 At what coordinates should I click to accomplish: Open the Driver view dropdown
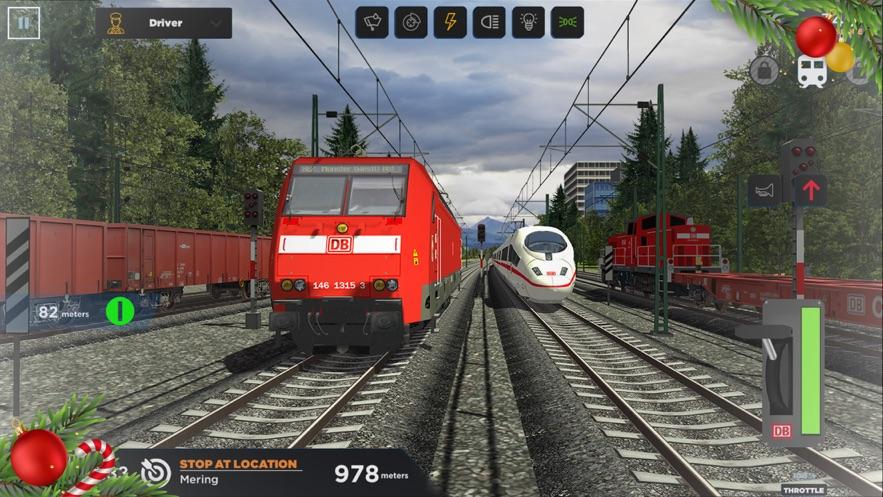(x=166, y=23)
